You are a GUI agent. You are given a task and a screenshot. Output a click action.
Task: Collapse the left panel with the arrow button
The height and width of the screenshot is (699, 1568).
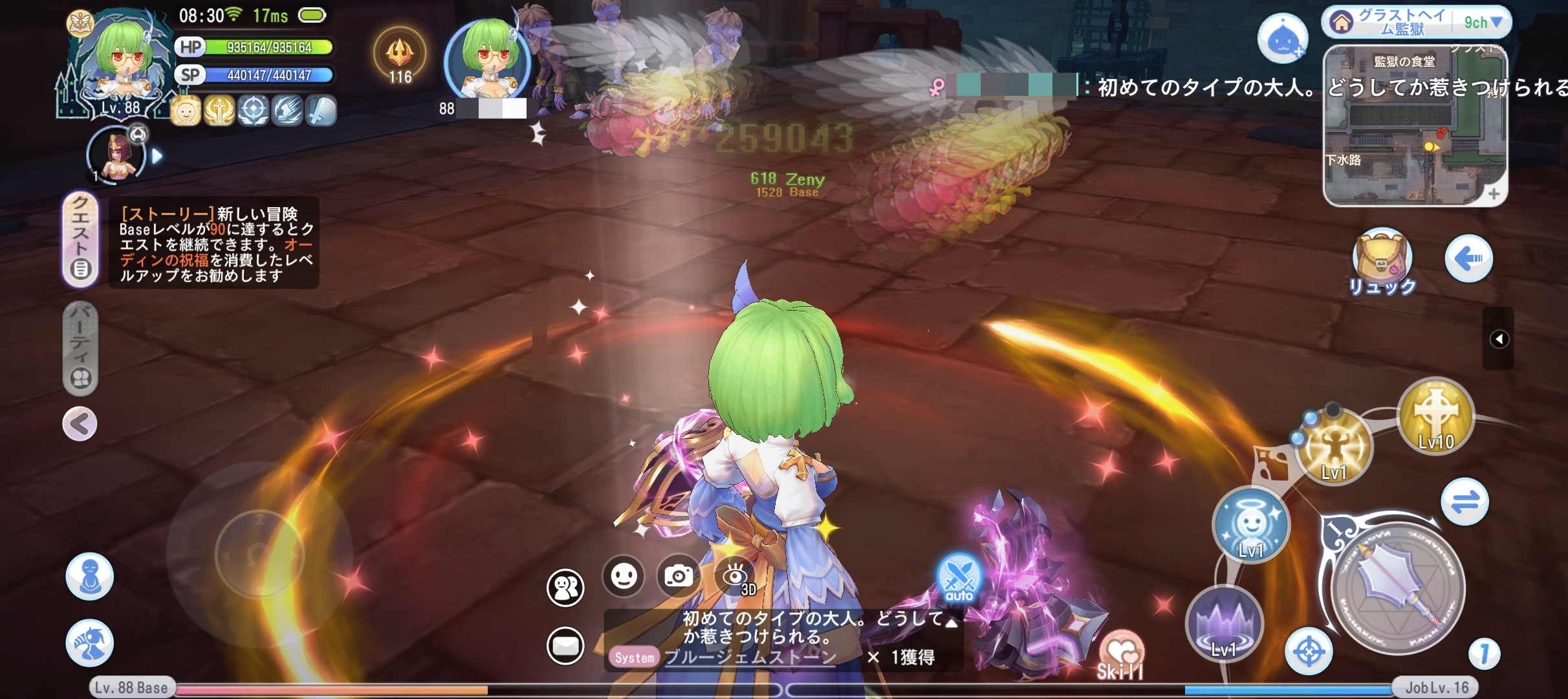[x=80, y=425]
